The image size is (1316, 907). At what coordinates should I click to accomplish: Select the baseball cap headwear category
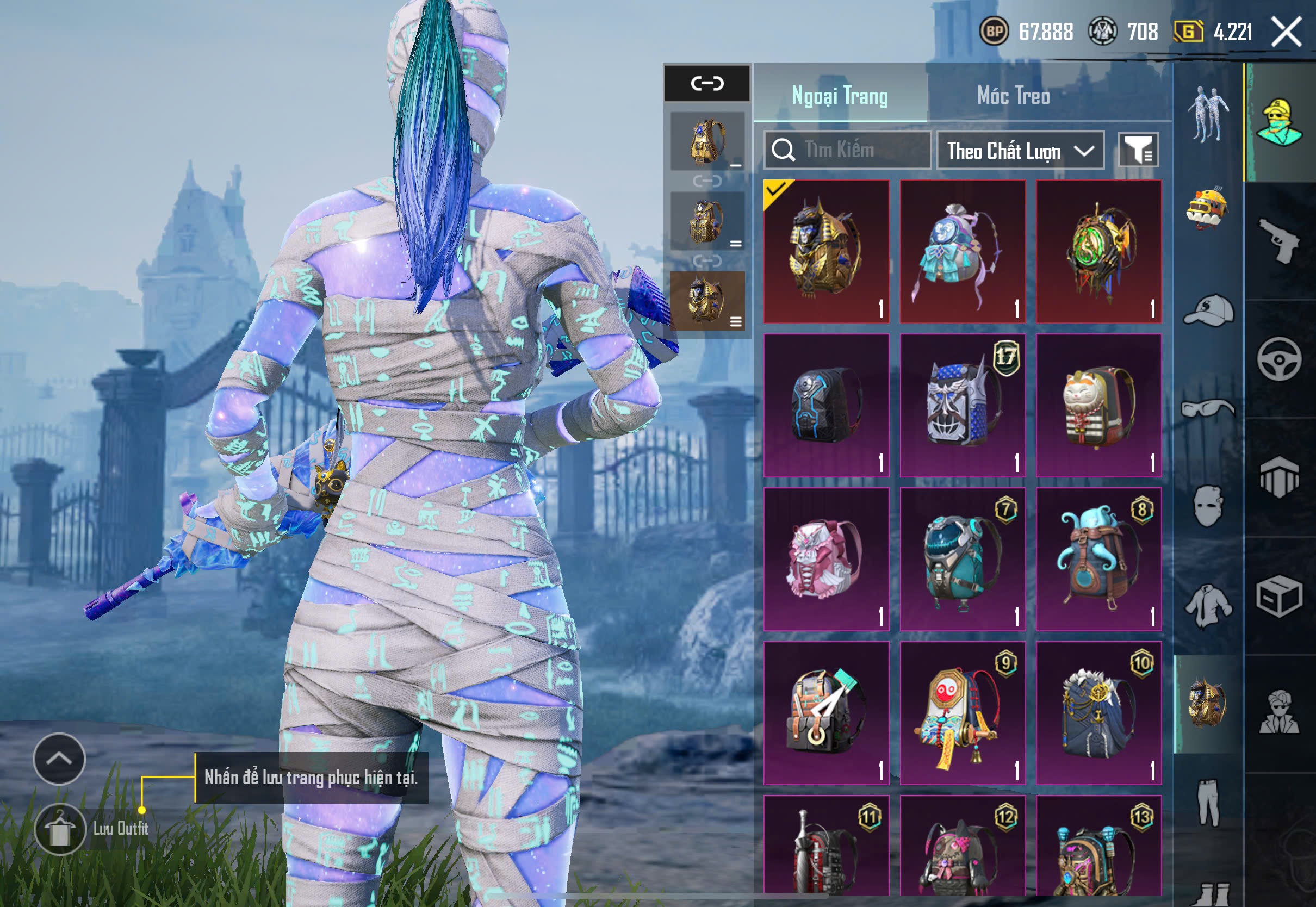pyautogui.click(x=1208, y=310)
